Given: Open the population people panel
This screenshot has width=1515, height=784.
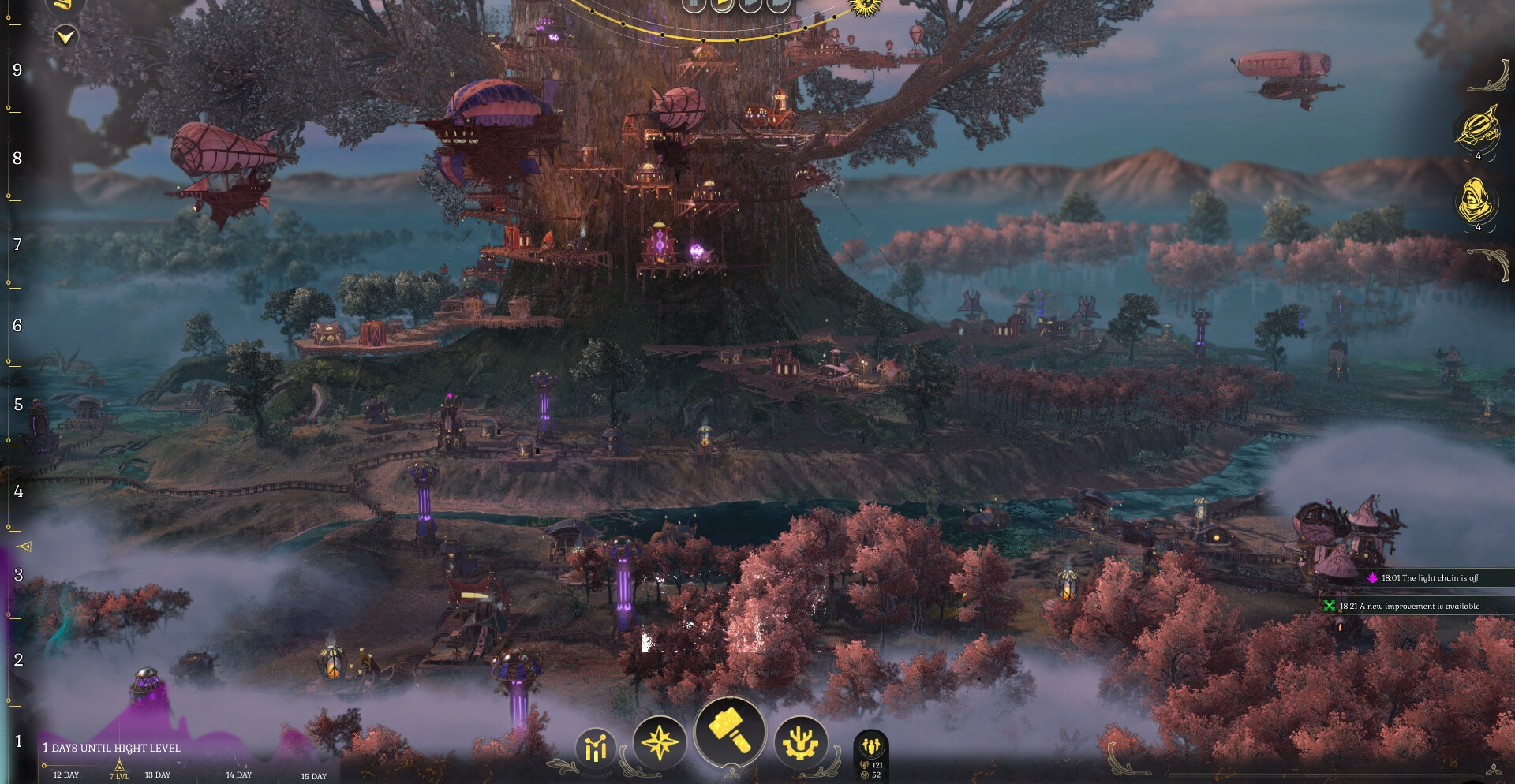Looking at the screenshot, I should 871,746.
